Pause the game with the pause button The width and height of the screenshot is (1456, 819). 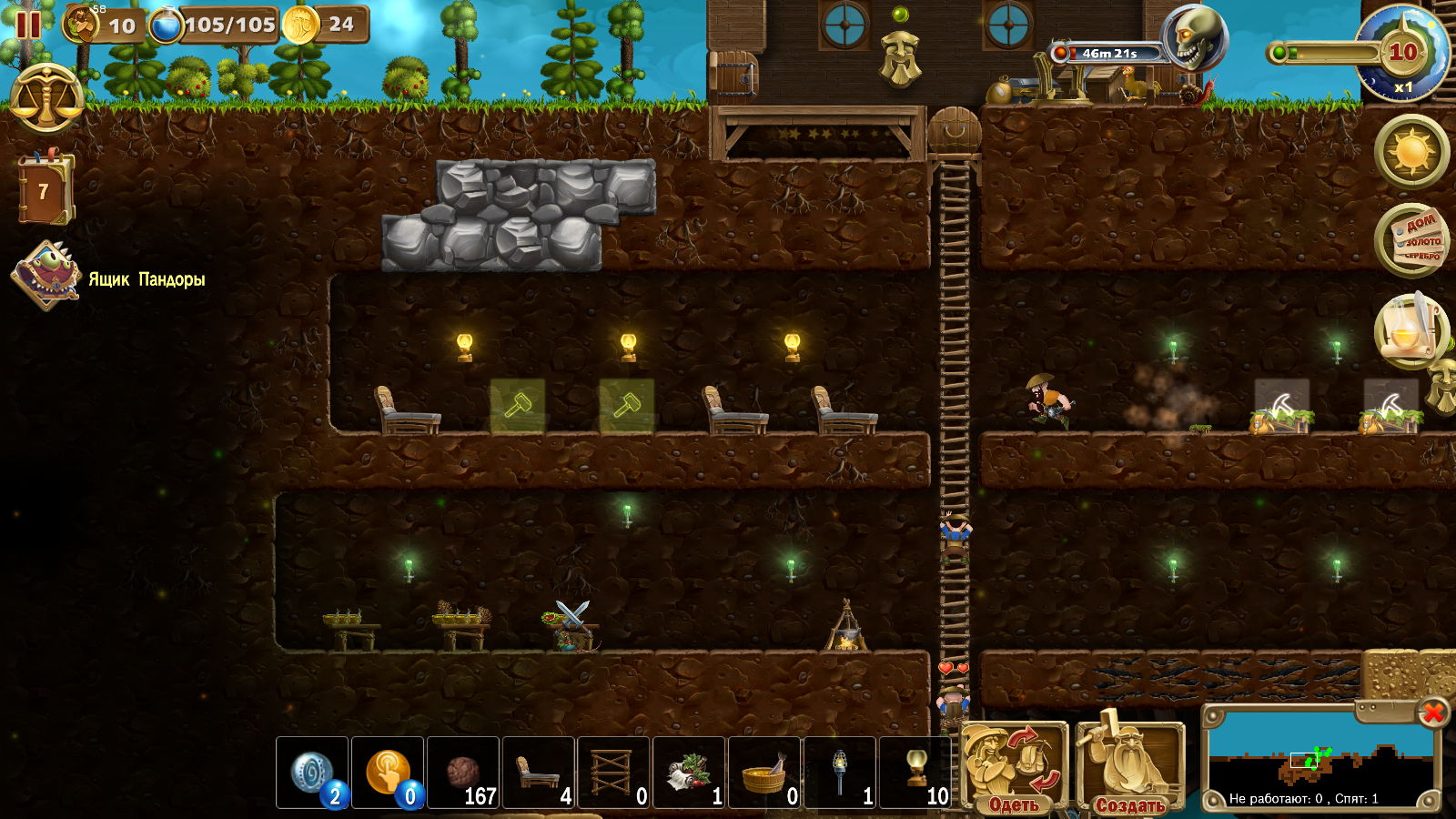[27, 25]
